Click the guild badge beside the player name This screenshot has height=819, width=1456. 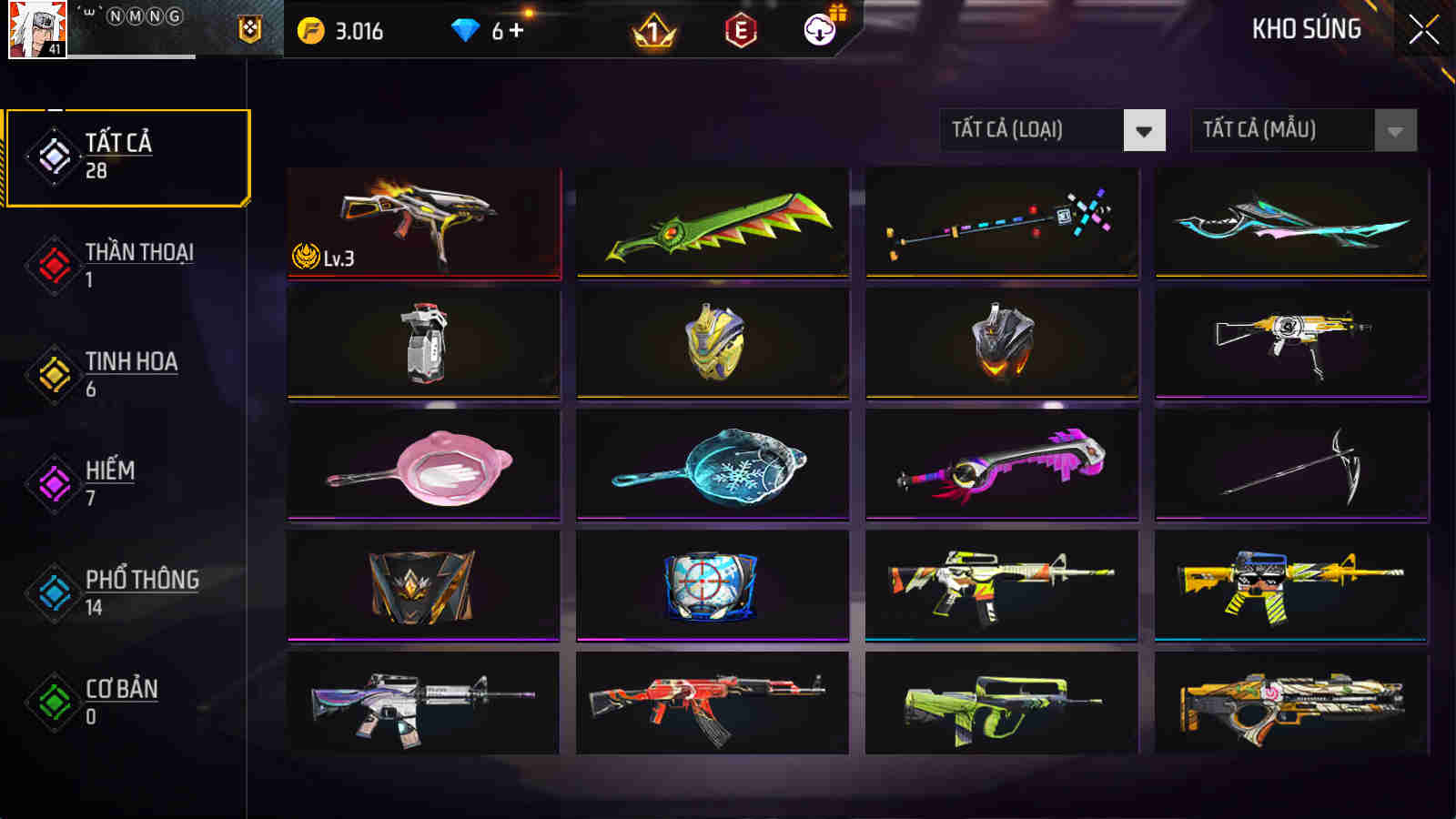[x=249, y=30]
